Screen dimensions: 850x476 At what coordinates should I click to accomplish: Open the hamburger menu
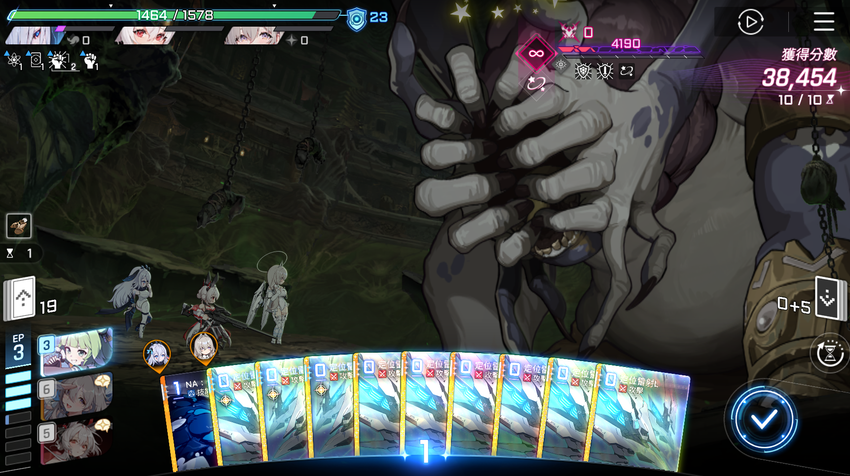[823, 22]
